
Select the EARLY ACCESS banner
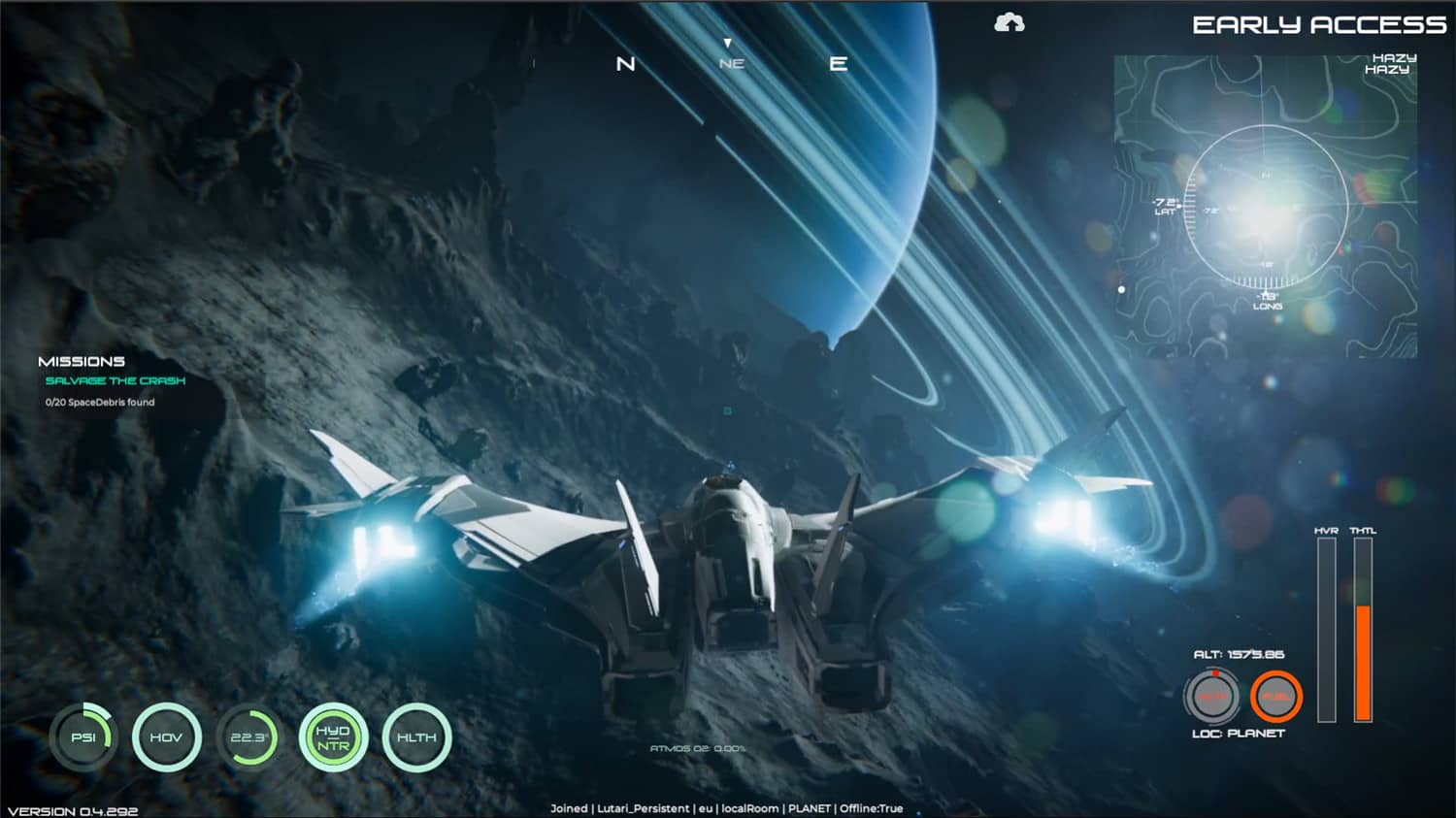click(1318, 26)
